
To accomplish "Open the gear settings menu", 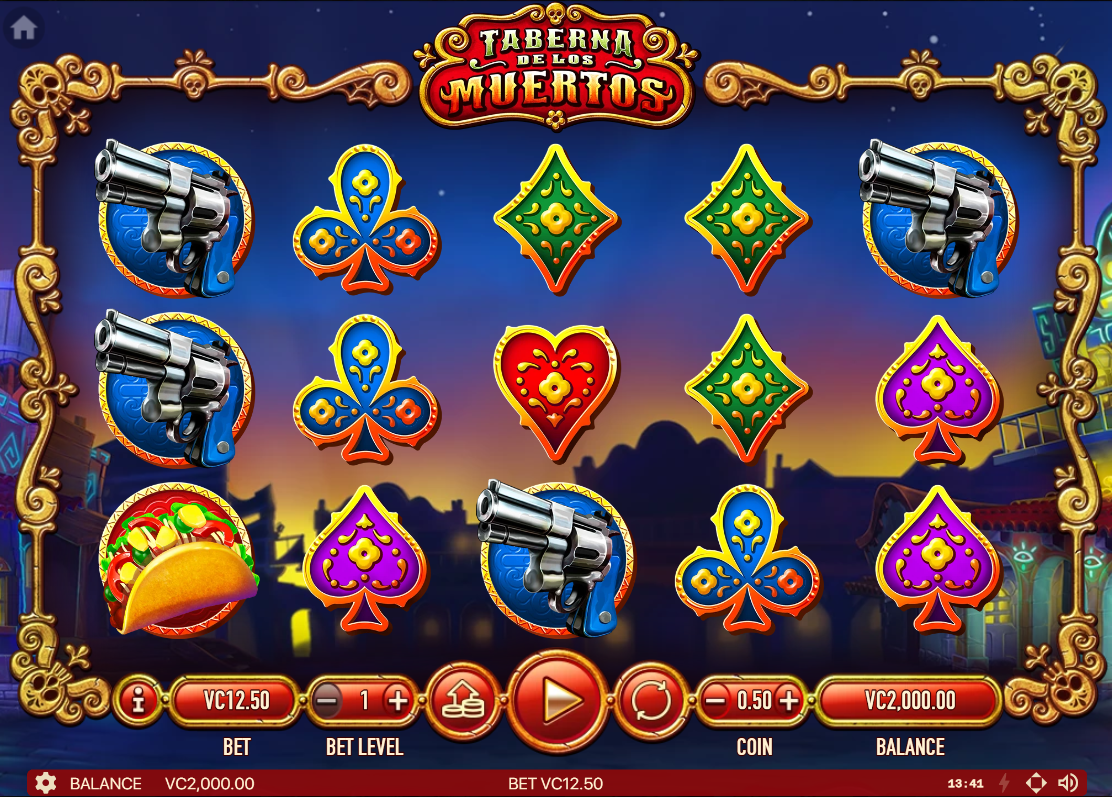I will click(x=45, y=783).
